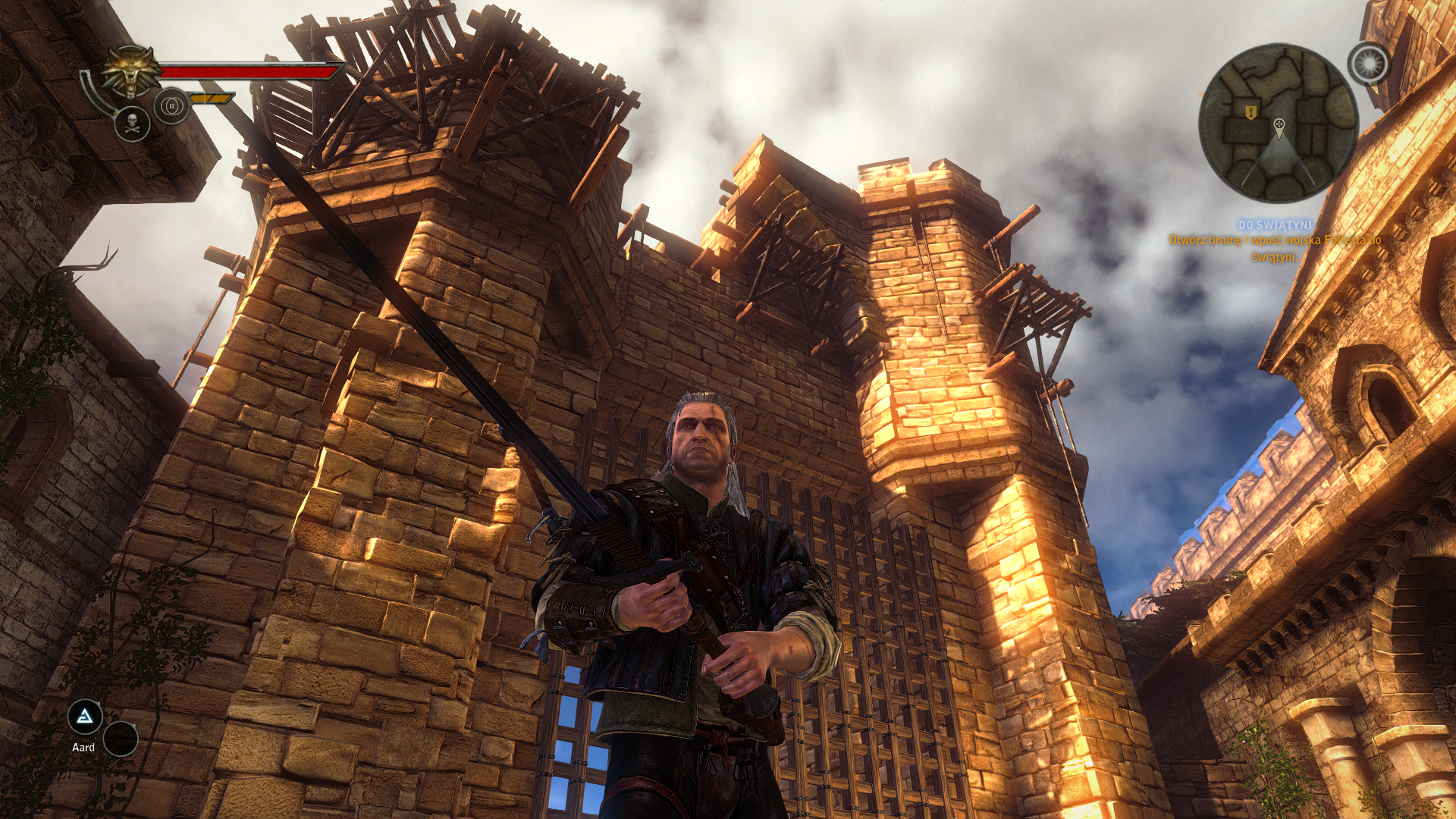Open the circular minimap
Image resolution: width=1456 pixels, height=819 pixels.
tap(1278, 123)
